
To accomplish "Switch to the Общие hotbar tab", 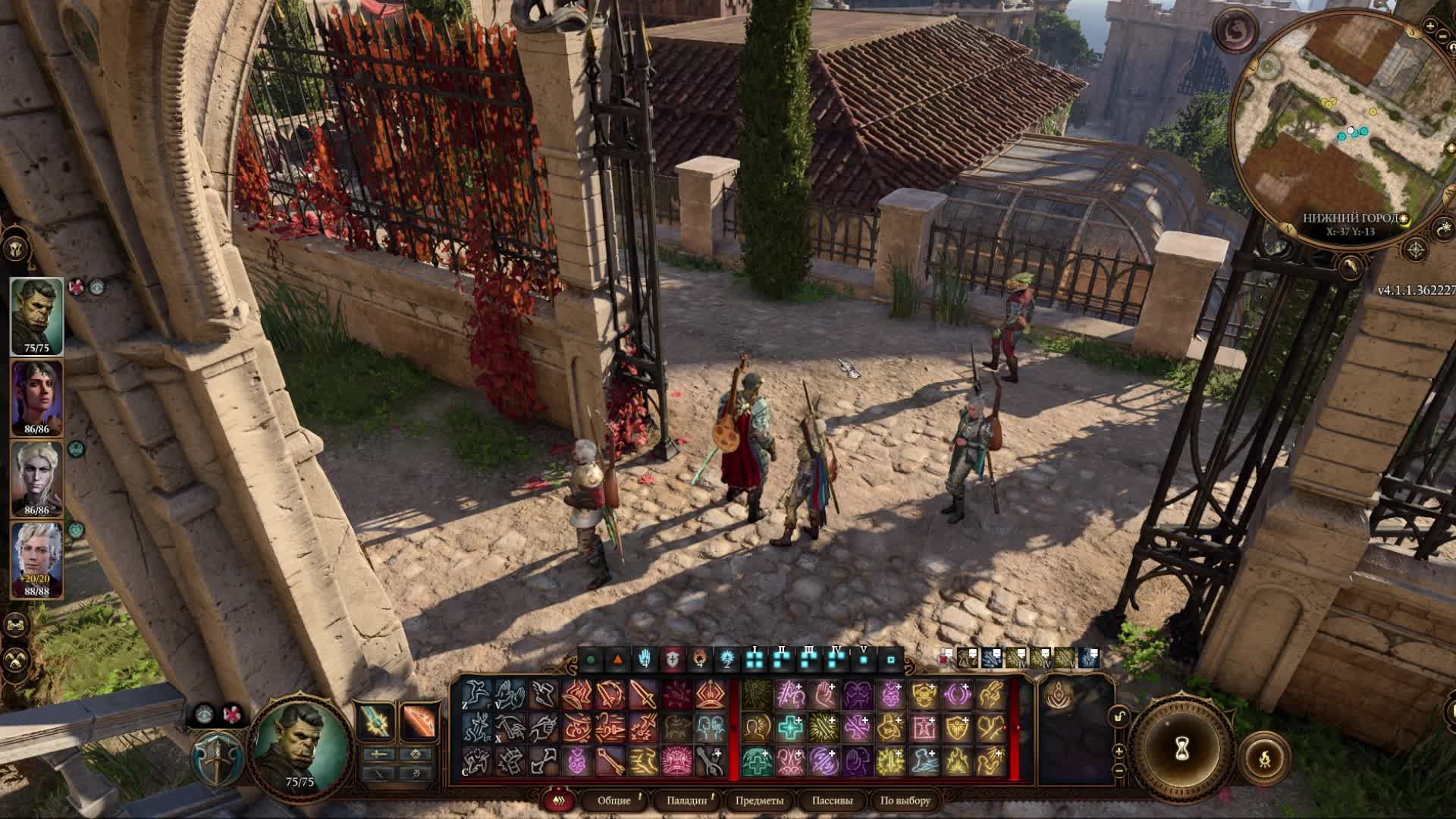I will [613, 800].
